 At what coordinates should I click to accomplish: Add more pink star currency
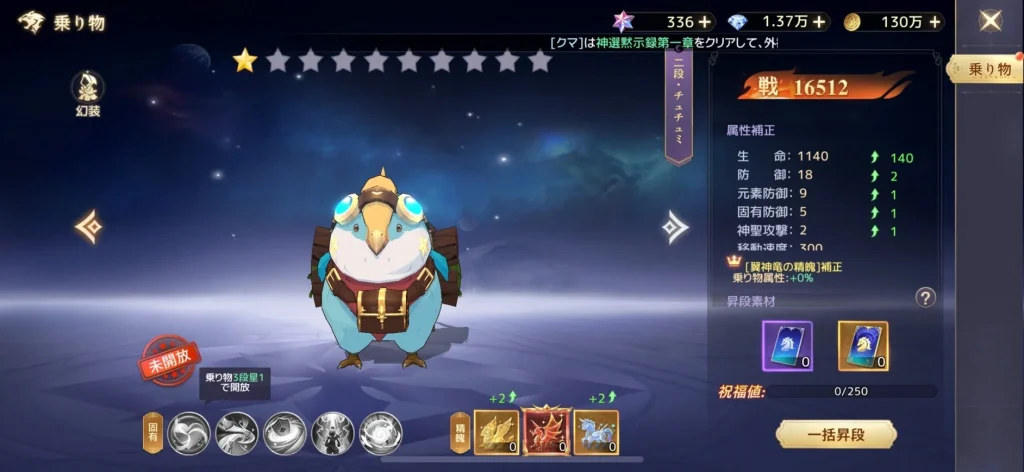(x=705, y=21)
